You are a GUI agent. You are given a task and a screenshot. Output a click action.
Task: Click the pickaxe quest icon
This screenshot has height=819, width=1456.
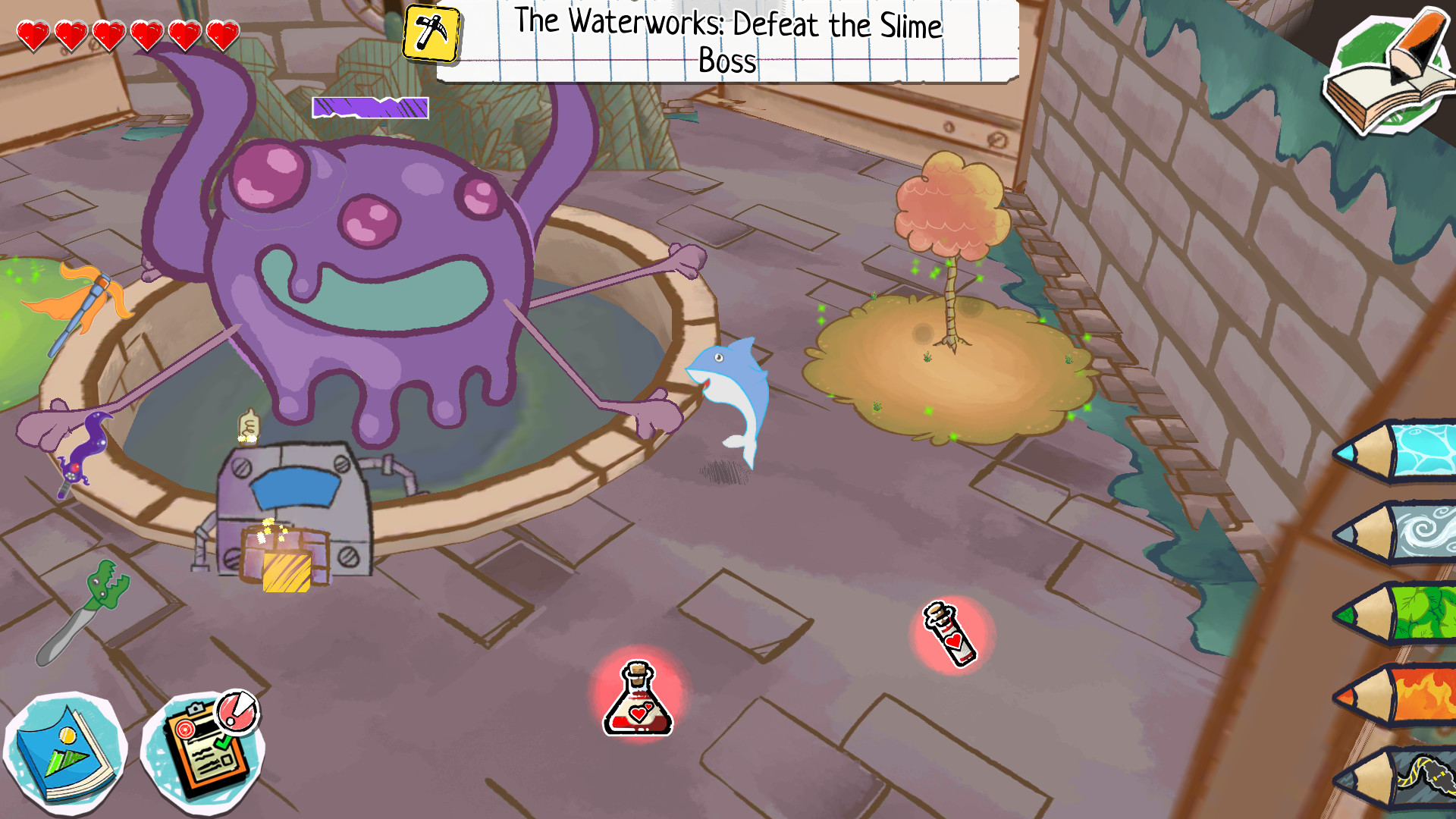point(429,33)
